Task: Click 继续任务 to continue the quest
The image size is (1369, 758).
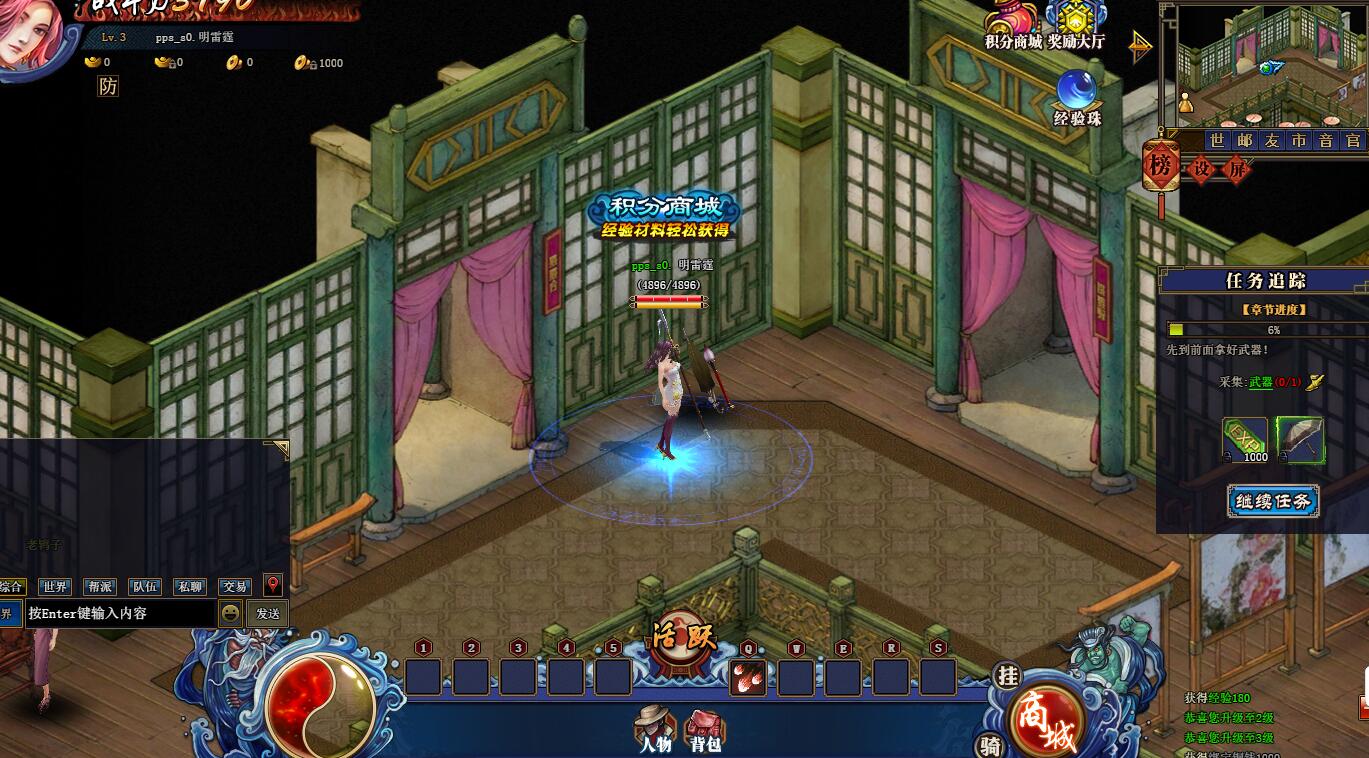Action: [x=1273, y=501]
